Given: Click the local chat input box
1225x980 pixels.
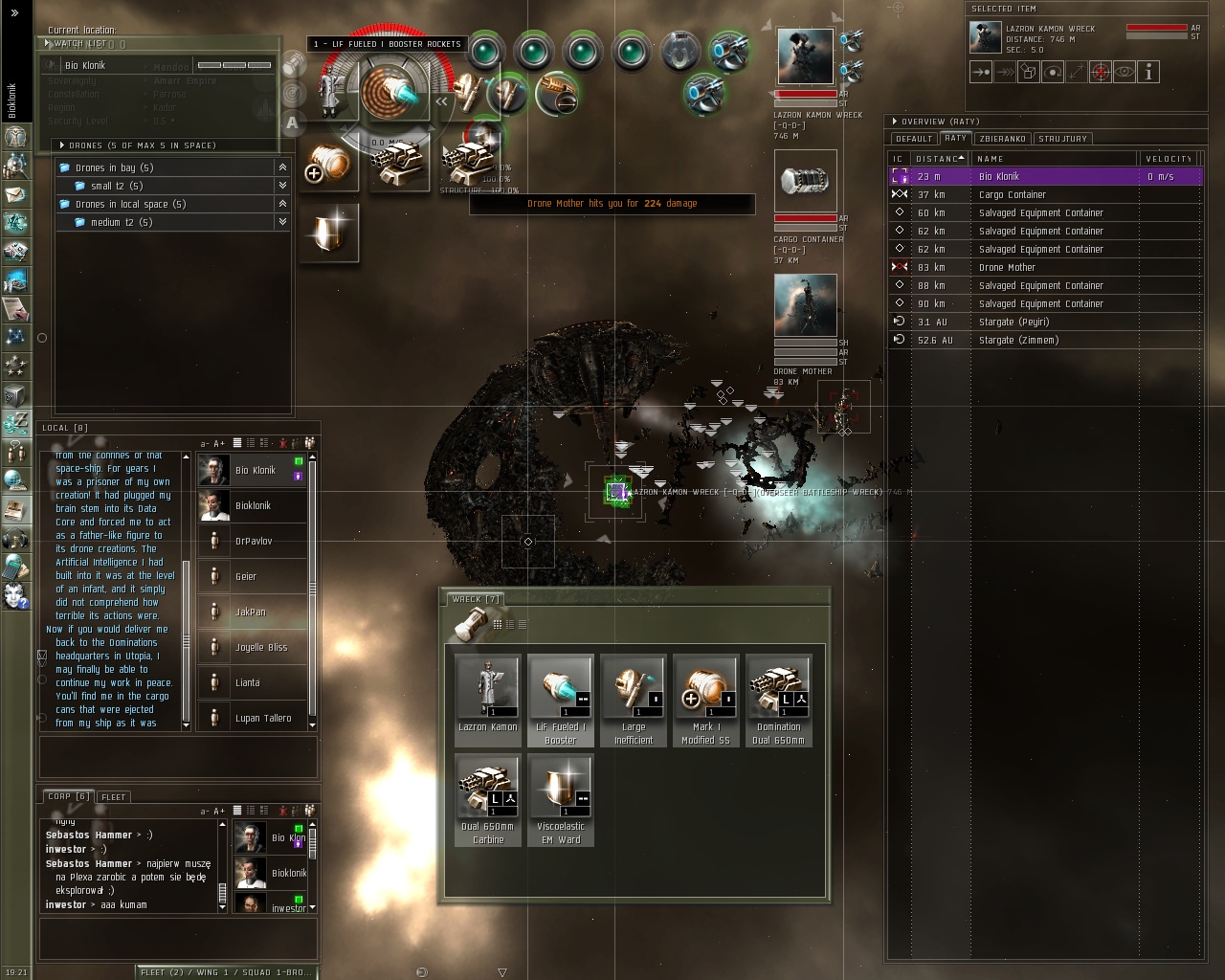Looking at the screenshot, I should coord(178,757).
